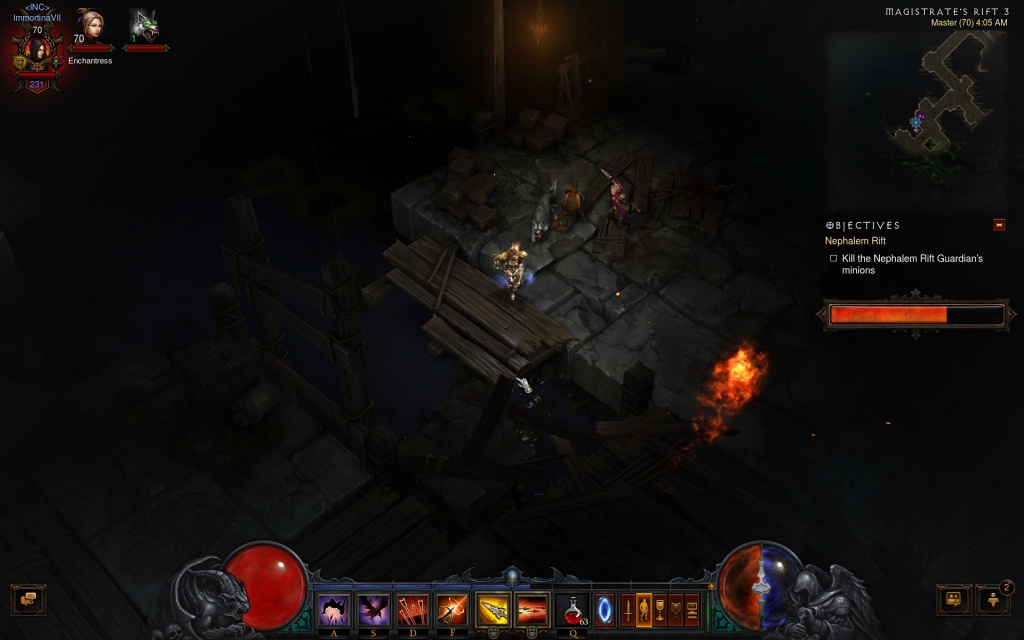The height and width of the screenshot is (640, 1024).
Task: Click the Enchantress follower portrait
Action: (x=90, y=25)
